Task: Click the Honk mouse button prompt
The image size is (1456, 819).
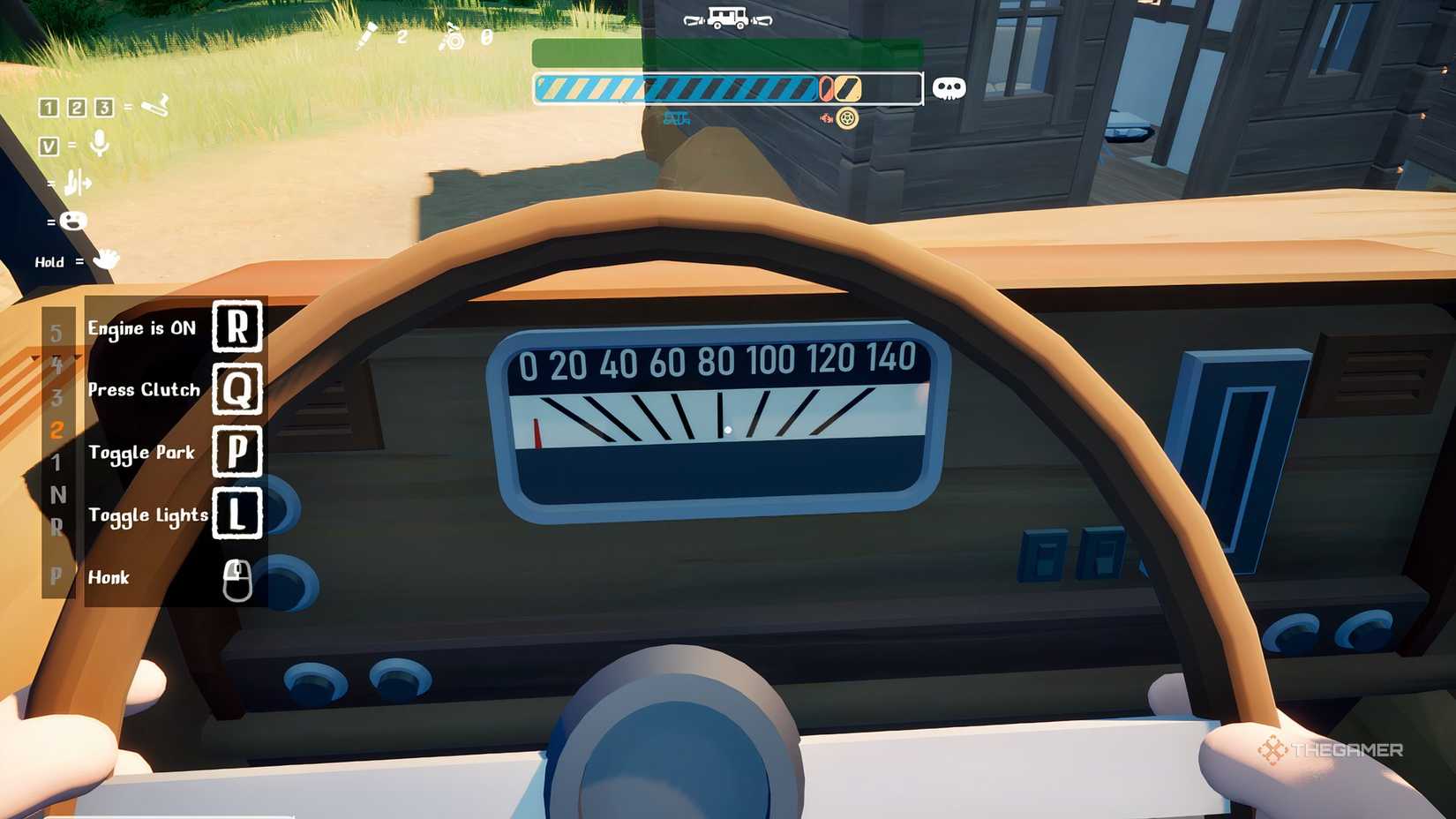Action: coord(236,578)
